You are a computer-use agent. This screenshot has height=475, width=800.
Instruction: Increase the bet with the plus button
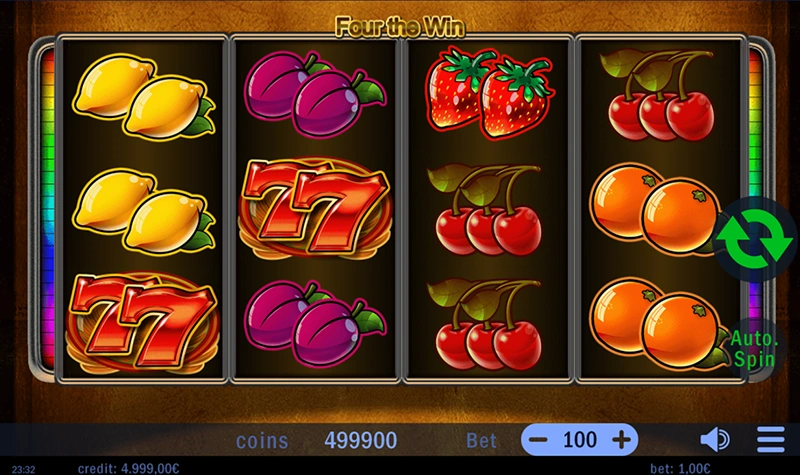tap(621, 440)
